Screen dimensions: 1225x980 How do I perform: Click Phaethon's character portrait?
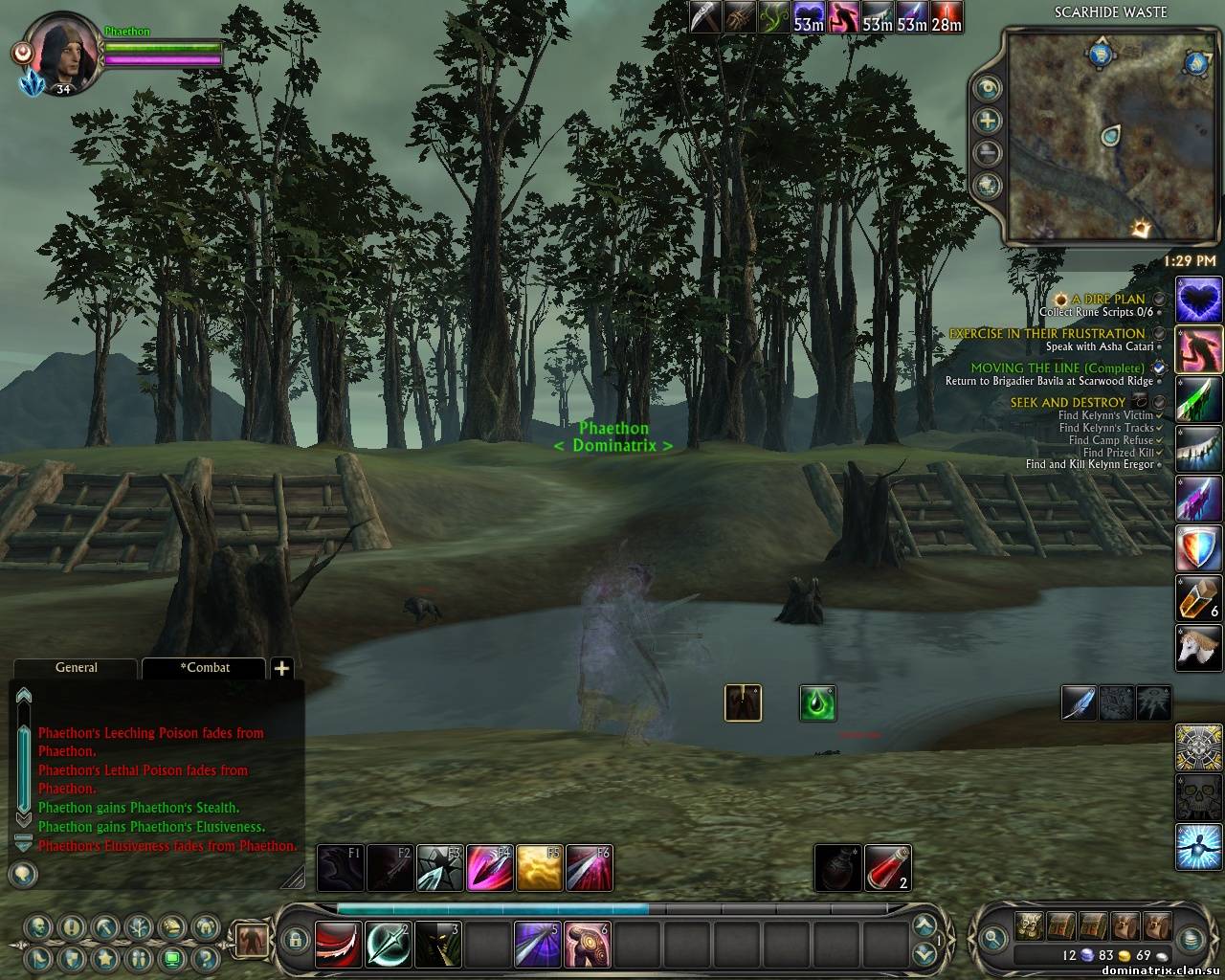click(60, 54)
